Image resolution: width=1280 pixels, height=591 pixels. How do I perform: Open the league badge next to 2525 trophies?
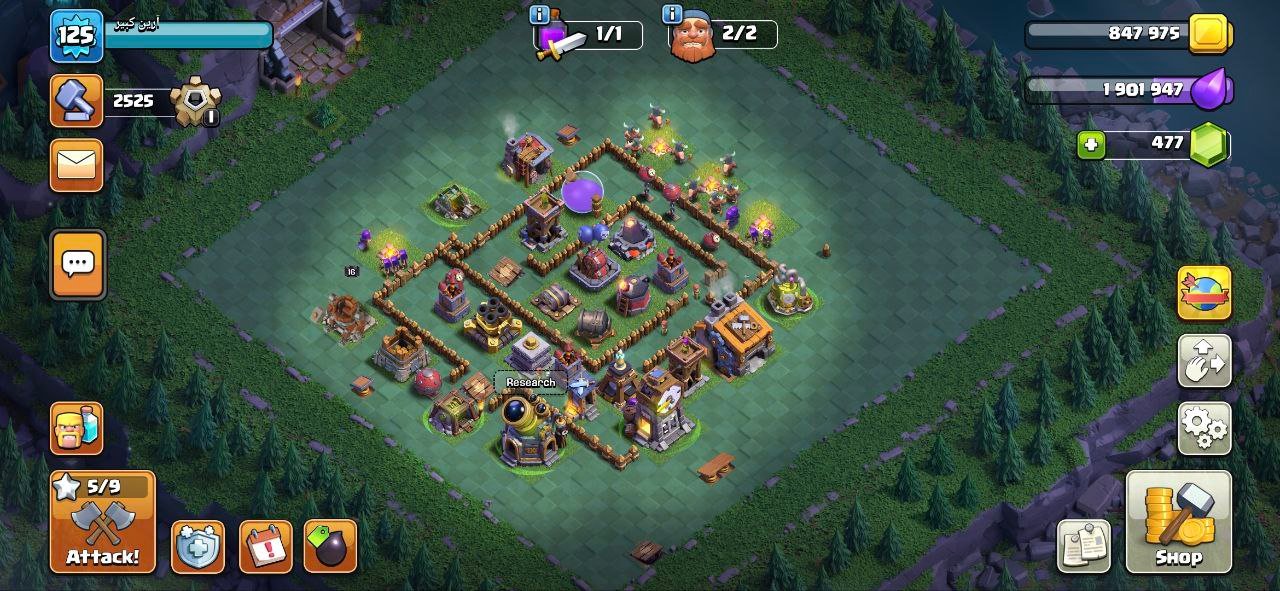tap(193, 102)
